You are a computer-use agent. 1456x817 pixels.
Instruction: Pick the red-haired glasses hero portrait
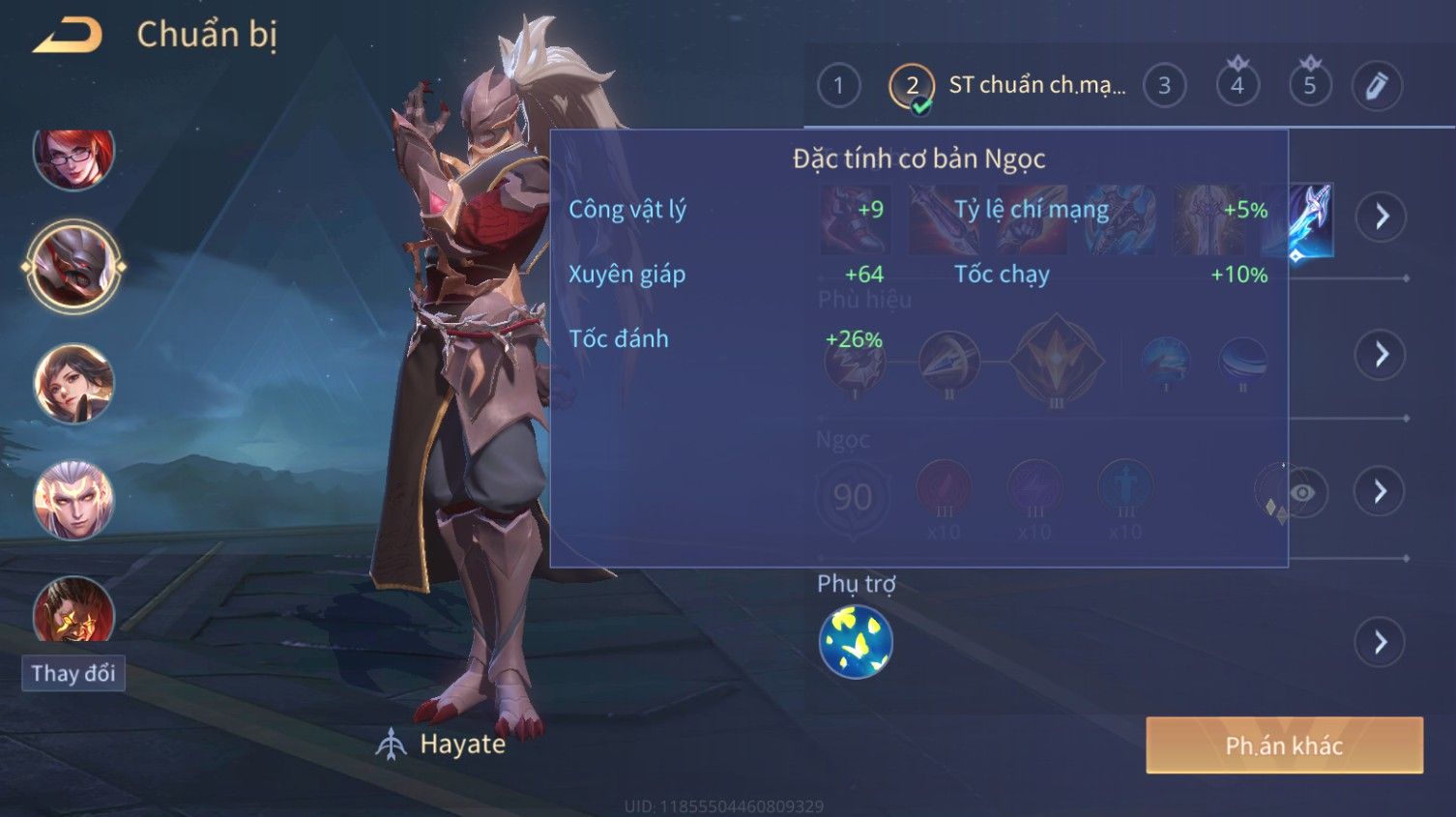[73, 157]
